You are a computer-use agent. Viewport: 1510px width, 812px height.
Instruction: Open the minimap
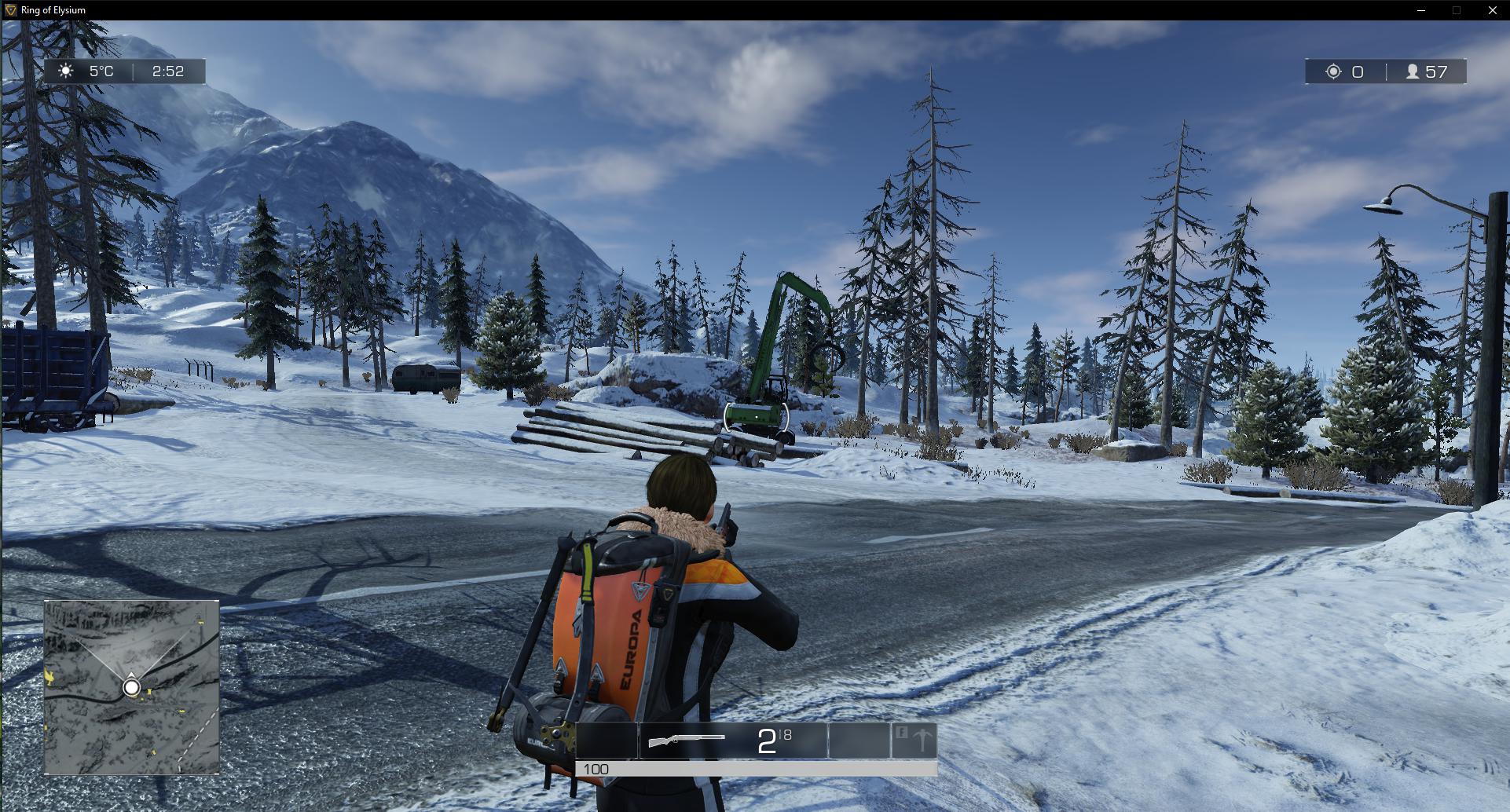[x=131, y=687]
